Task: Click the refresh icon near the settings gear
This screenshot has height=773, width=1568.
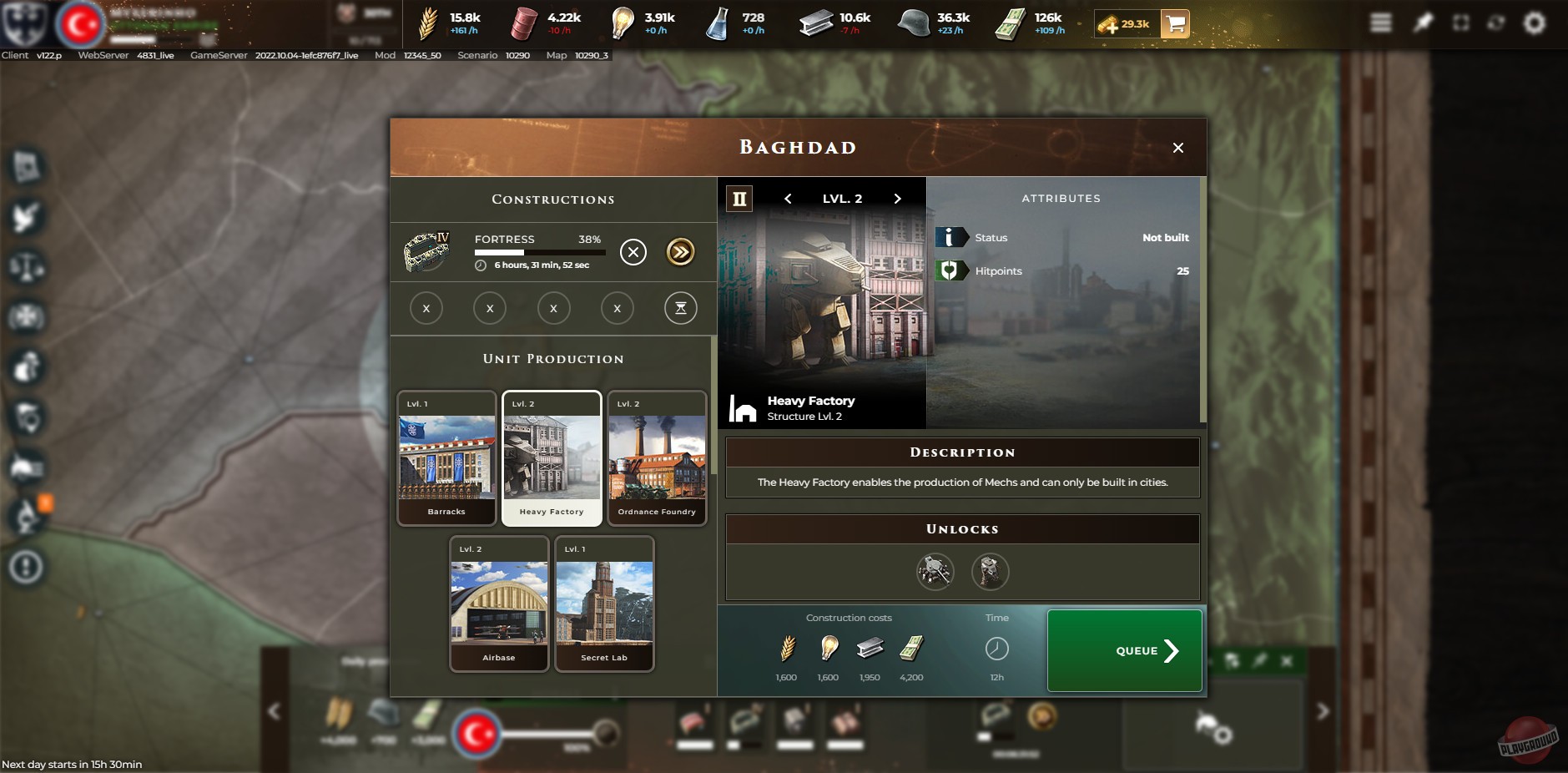Action: pos(1496,22)
